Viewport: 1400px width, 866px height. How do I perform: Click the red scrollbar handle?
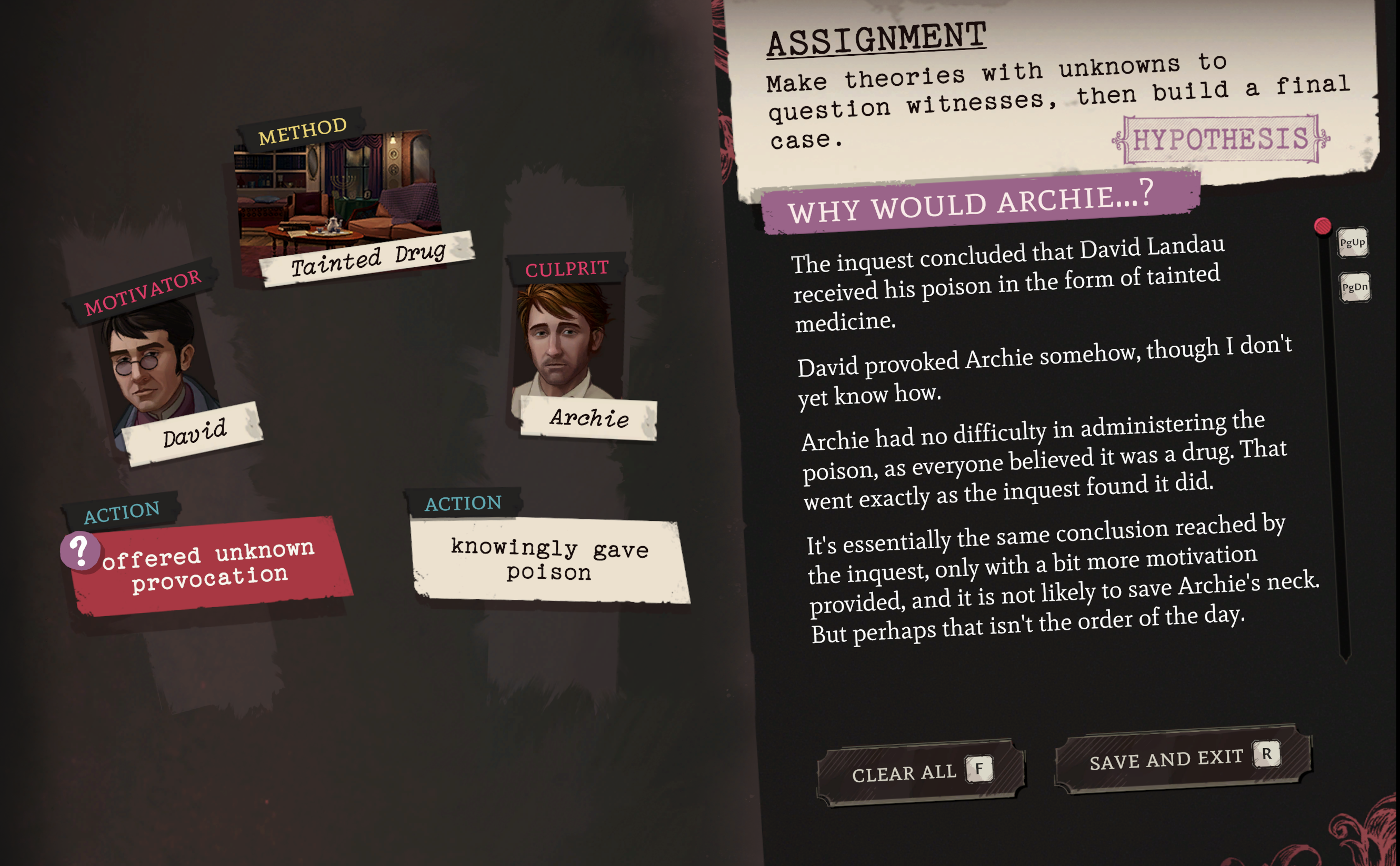tap(1322, 226)
